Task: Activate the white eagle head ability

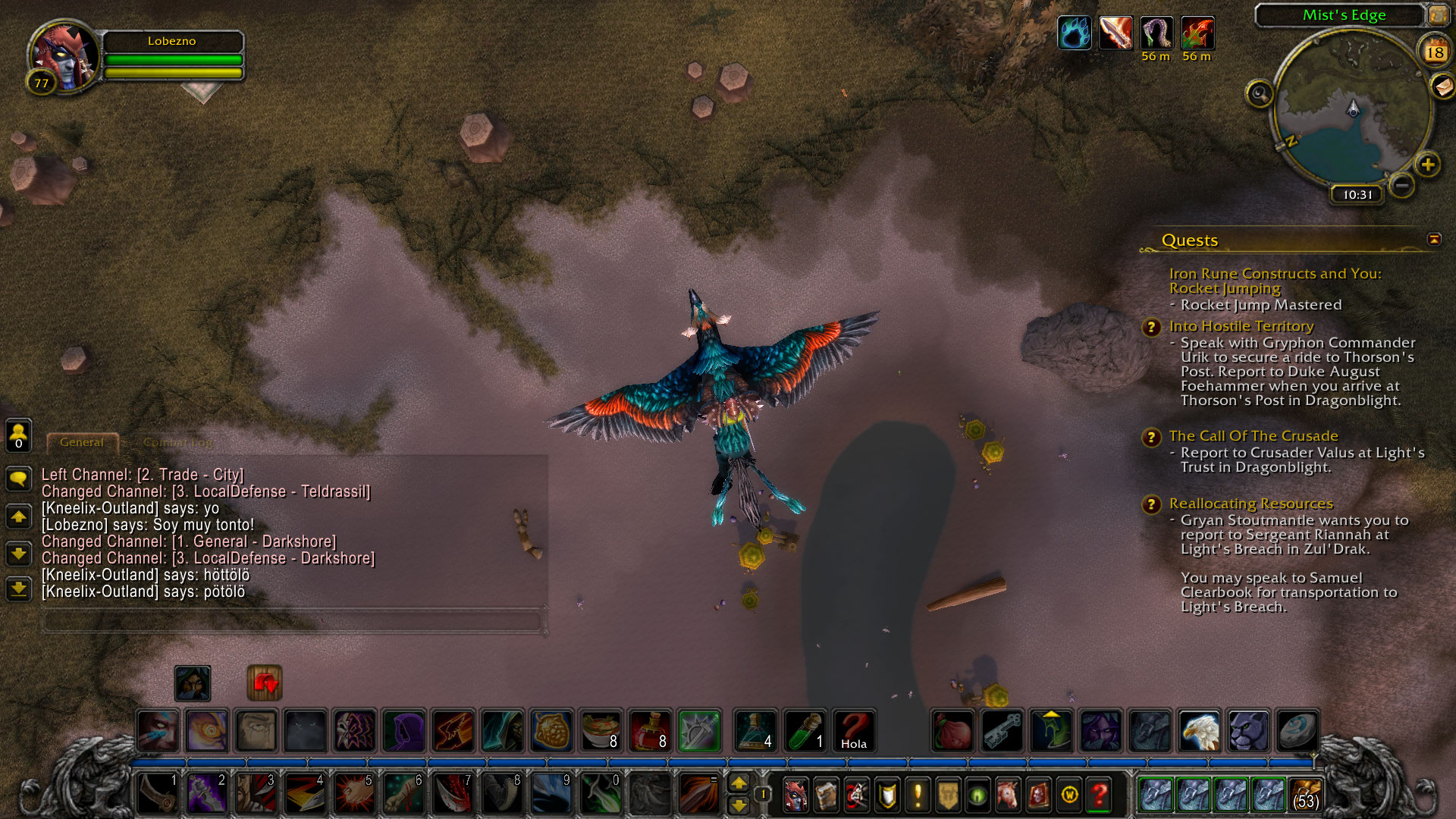Action: point(1199,731)
